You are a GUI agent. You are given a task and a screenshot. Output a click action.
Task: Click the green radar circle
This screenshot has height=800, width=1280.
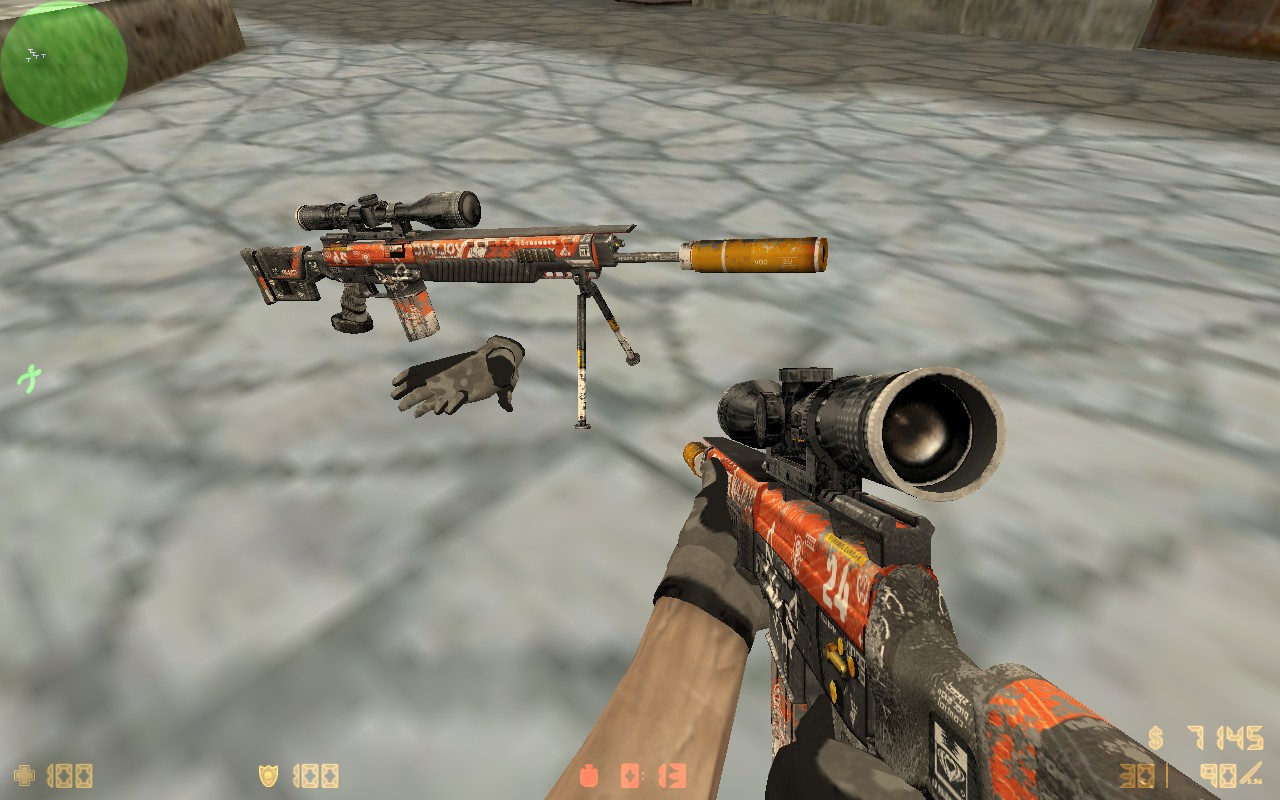tap(63, 63)
